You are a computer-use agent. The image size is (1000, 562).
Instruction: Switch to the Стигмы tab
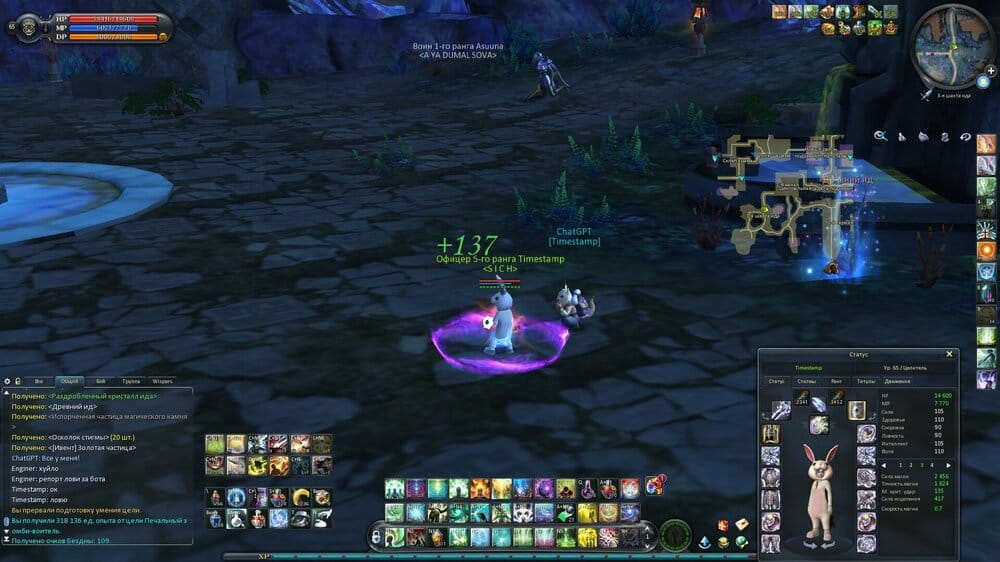pos(806,381)
